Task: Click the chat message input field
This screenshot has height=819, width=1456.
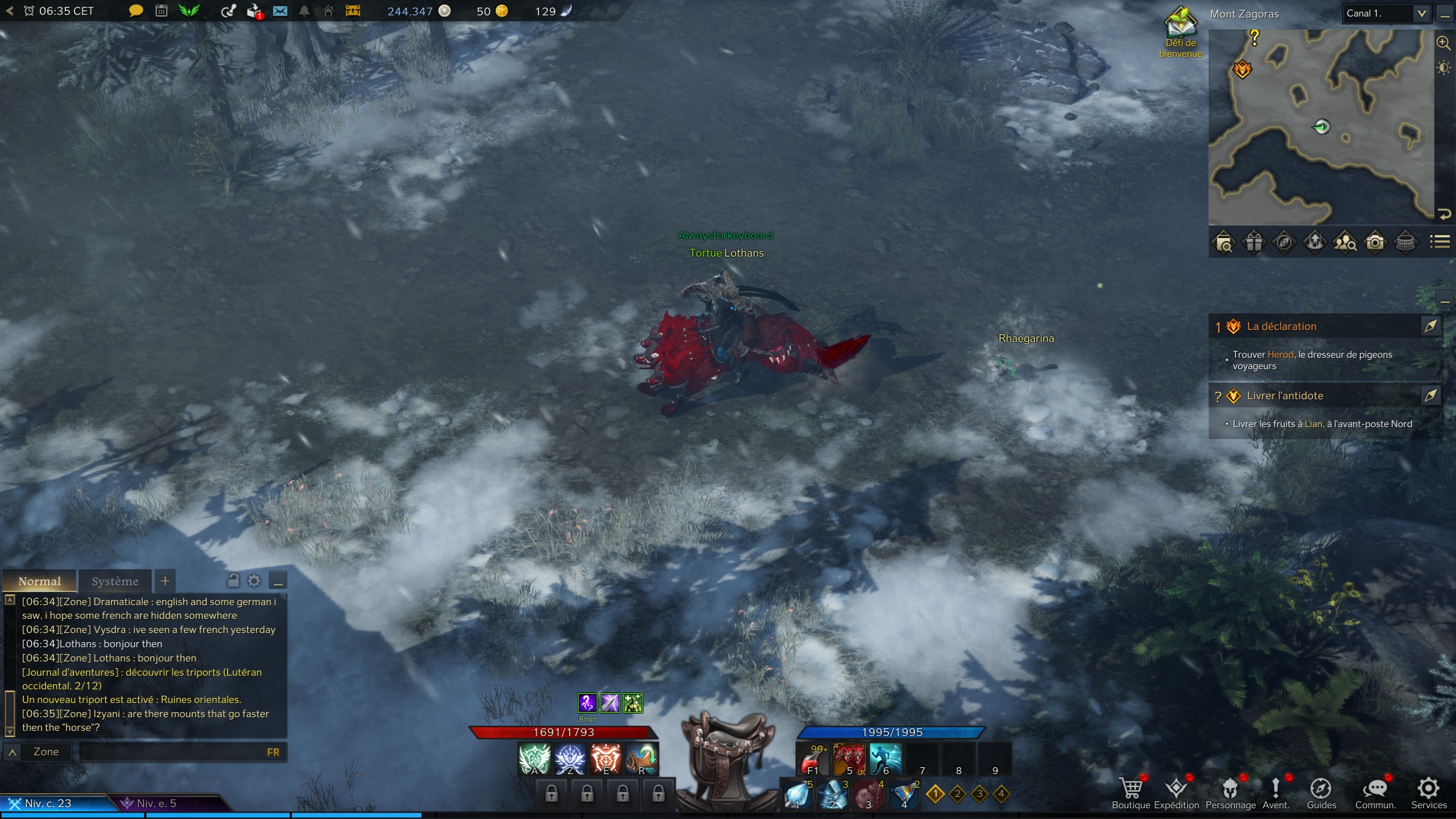Action: pos(171,752)
